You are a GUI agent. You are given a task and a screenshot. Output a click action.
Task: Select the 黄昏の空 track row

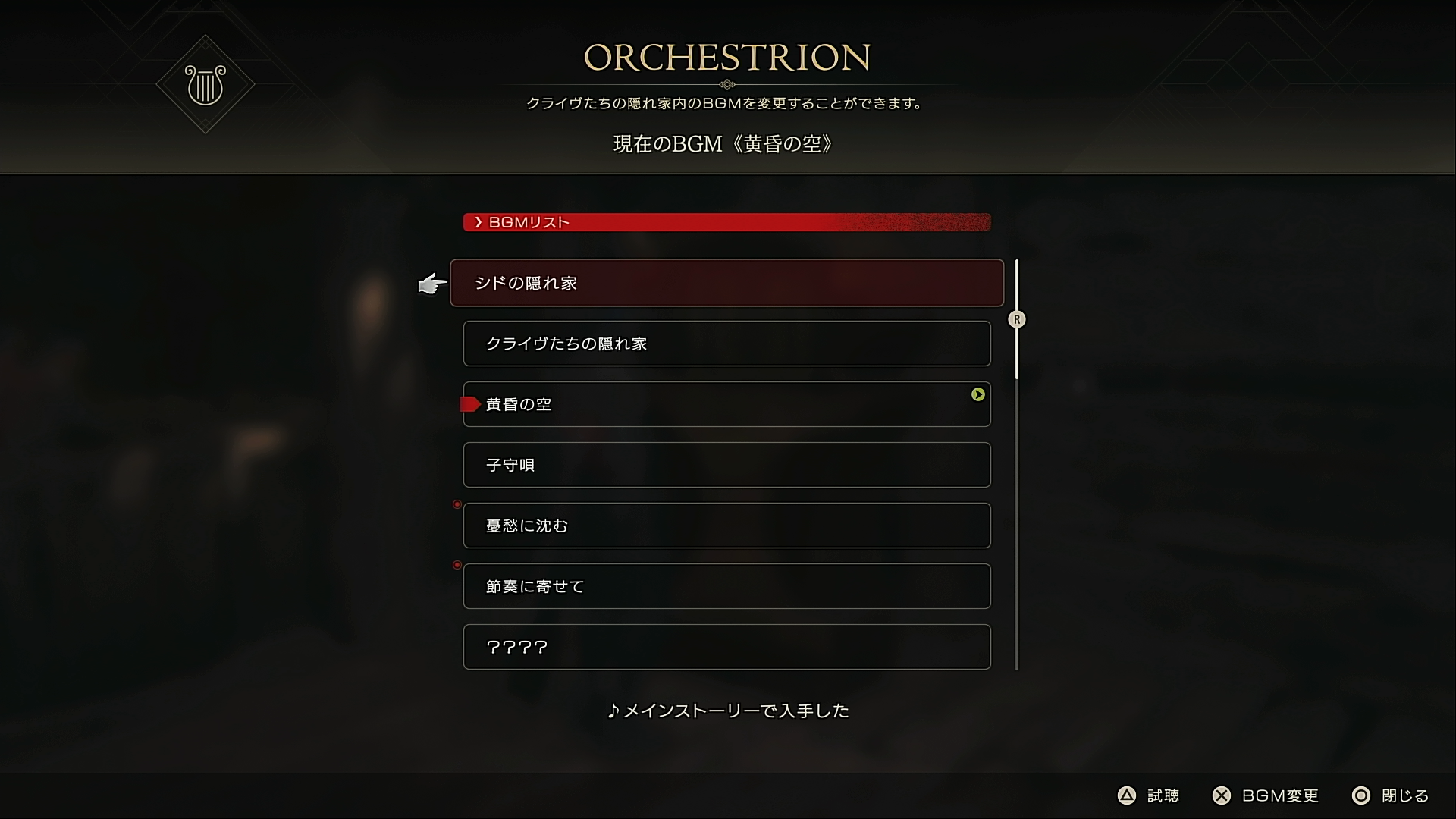point(726,404)
